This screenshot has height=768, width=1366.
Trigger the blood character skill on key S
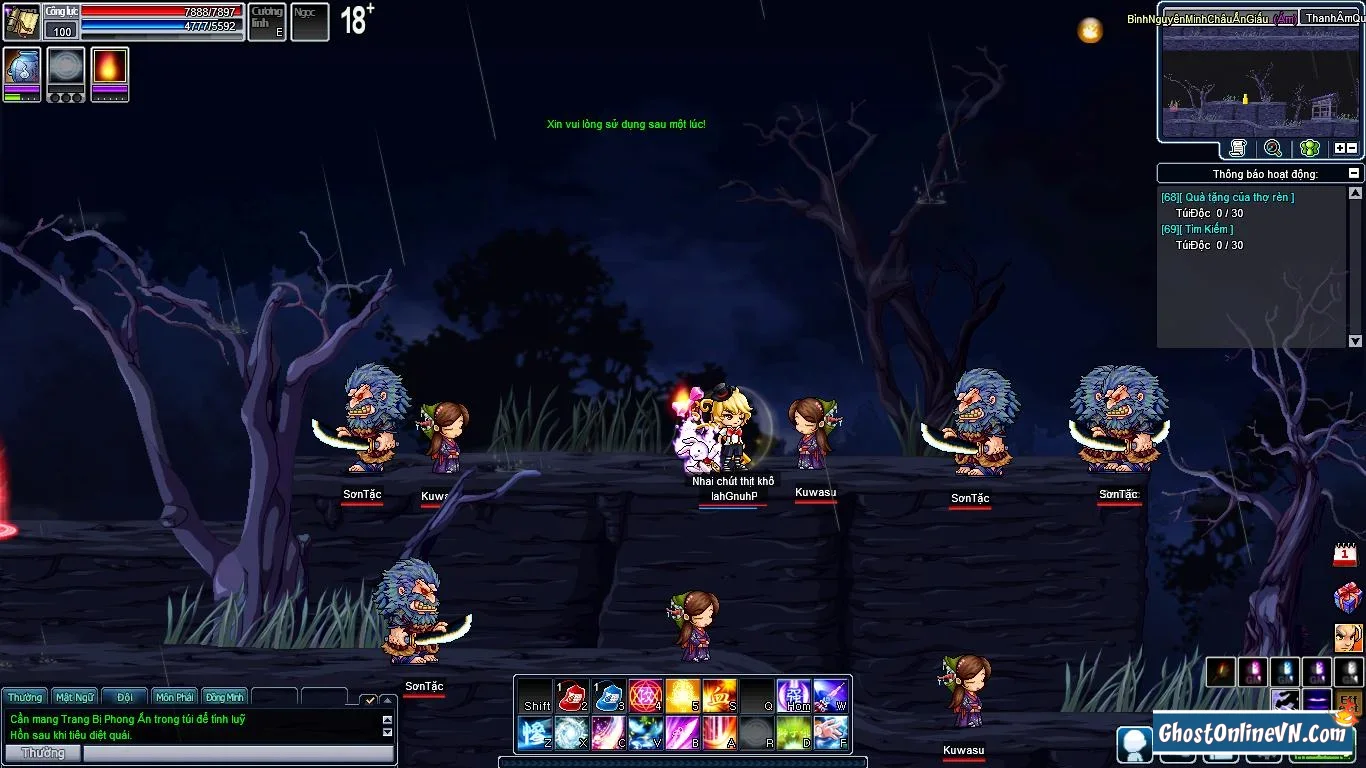[719, 696]
